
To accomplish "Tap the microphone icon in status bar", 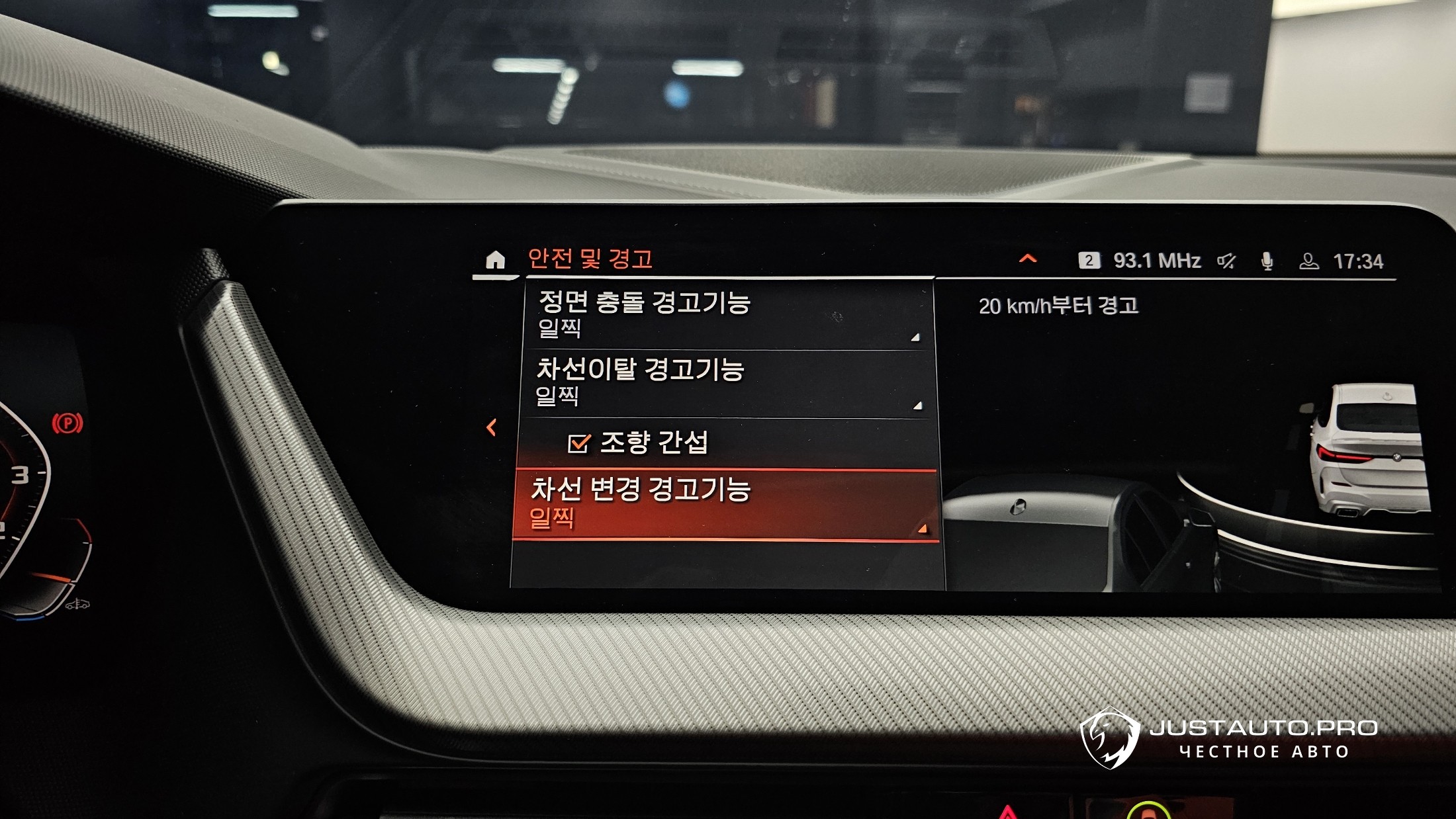I will pos(1267,261).
